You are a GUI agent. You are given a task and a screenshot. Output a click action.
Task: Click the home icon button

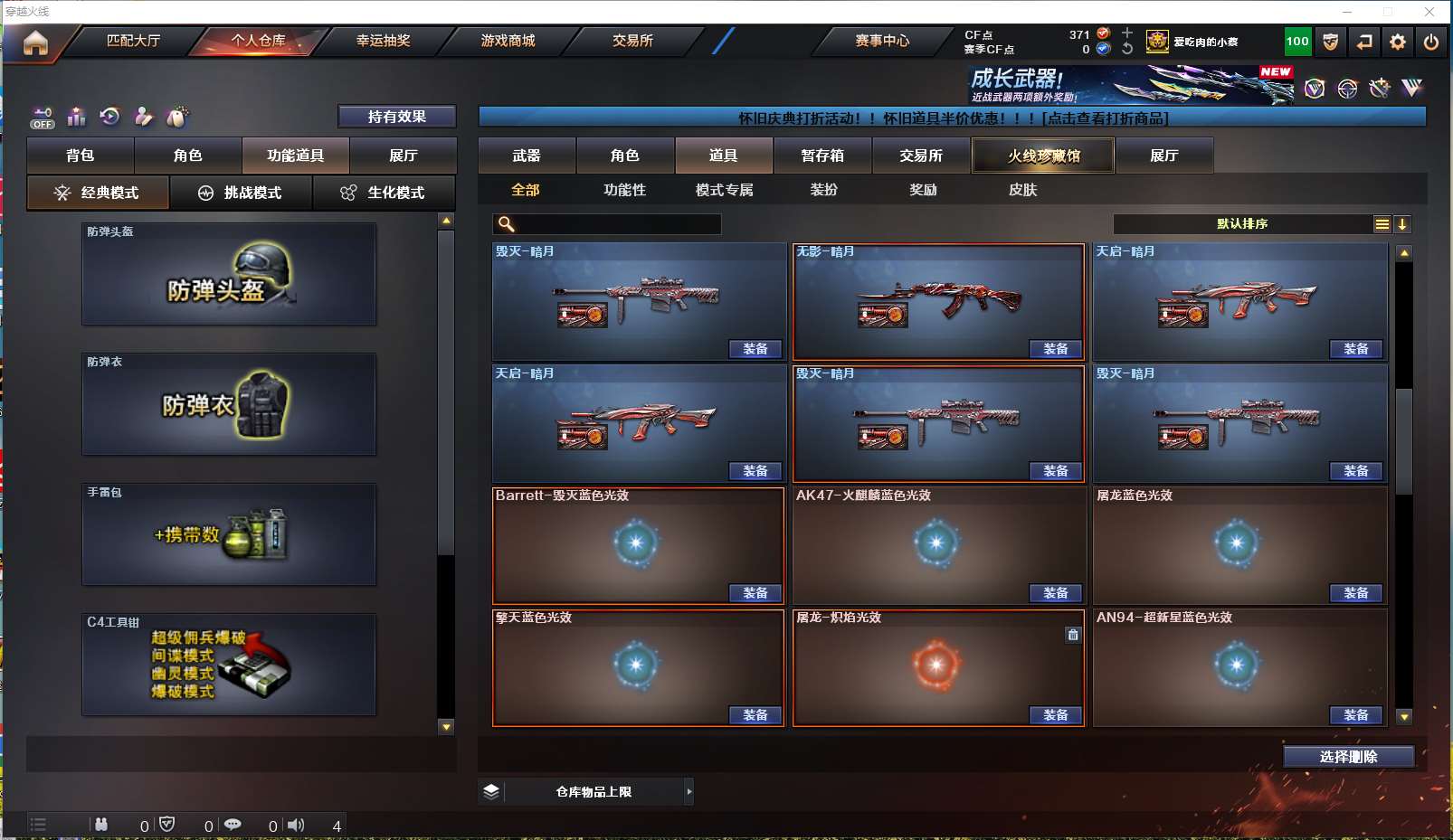(35, 42)
